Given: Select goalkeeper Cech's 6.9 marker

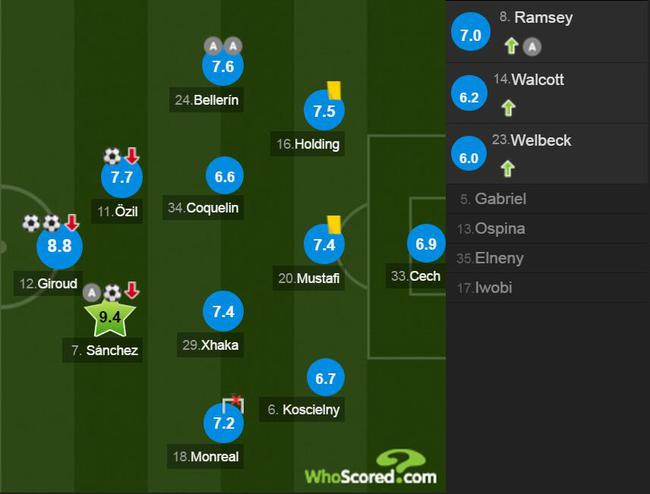Looking at the screenshot, I should [x=426, y=244].
